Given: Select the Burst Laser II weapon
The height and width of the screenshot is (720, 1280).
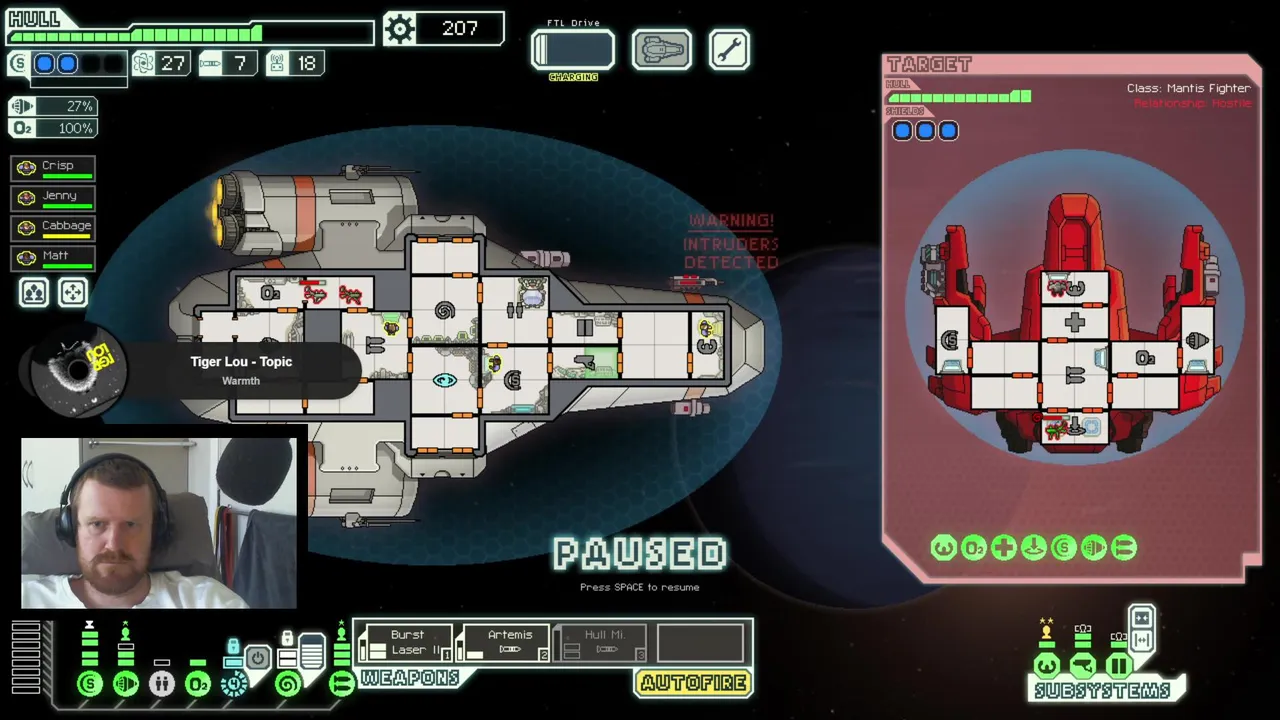Looking at the screenshot, I should point(407,642).
